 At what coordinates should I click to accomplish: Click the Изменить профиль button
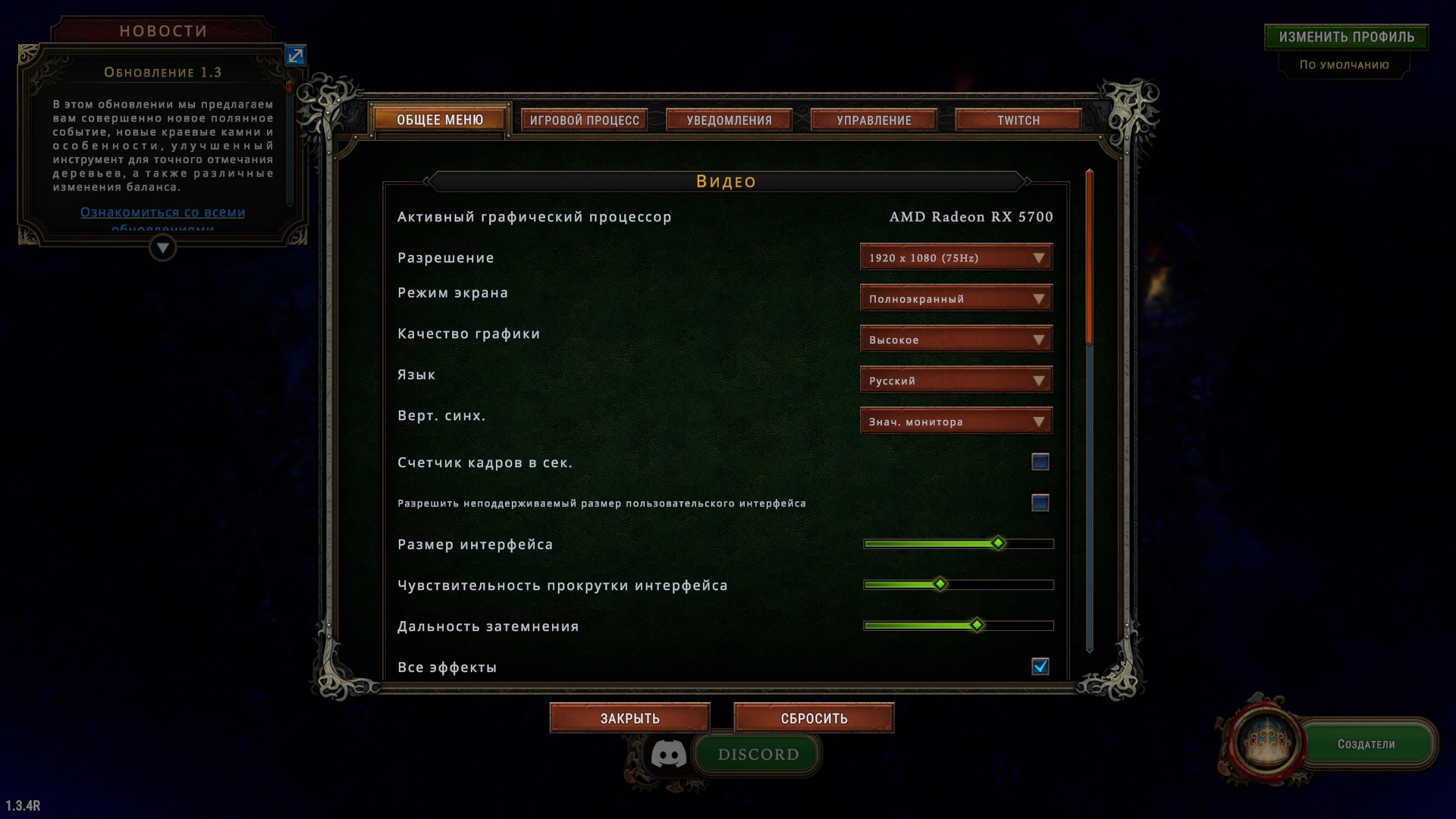[x=1346, y=37]
